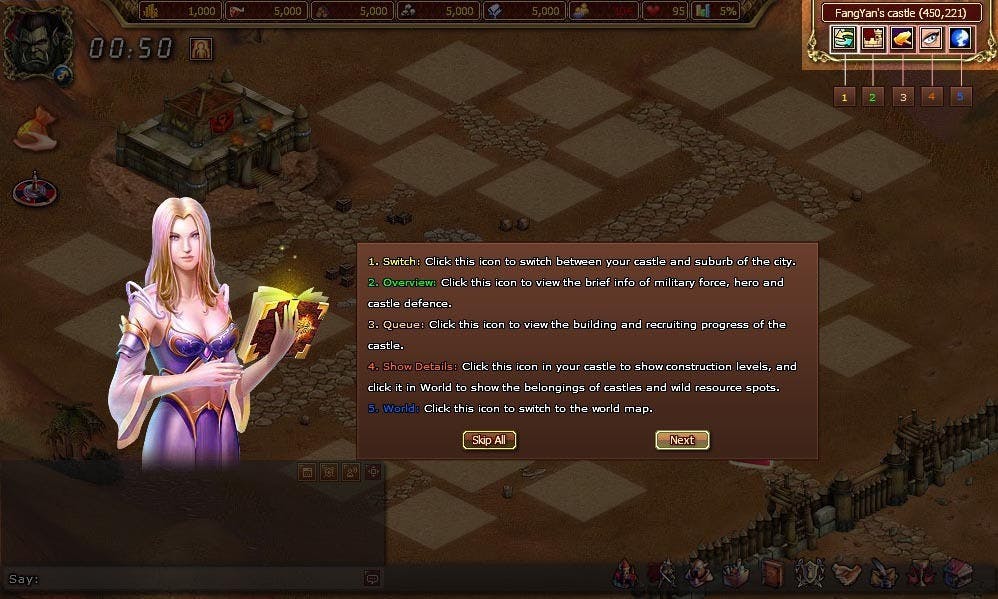Click the roulette wheel icon

(x=34, y=189)
